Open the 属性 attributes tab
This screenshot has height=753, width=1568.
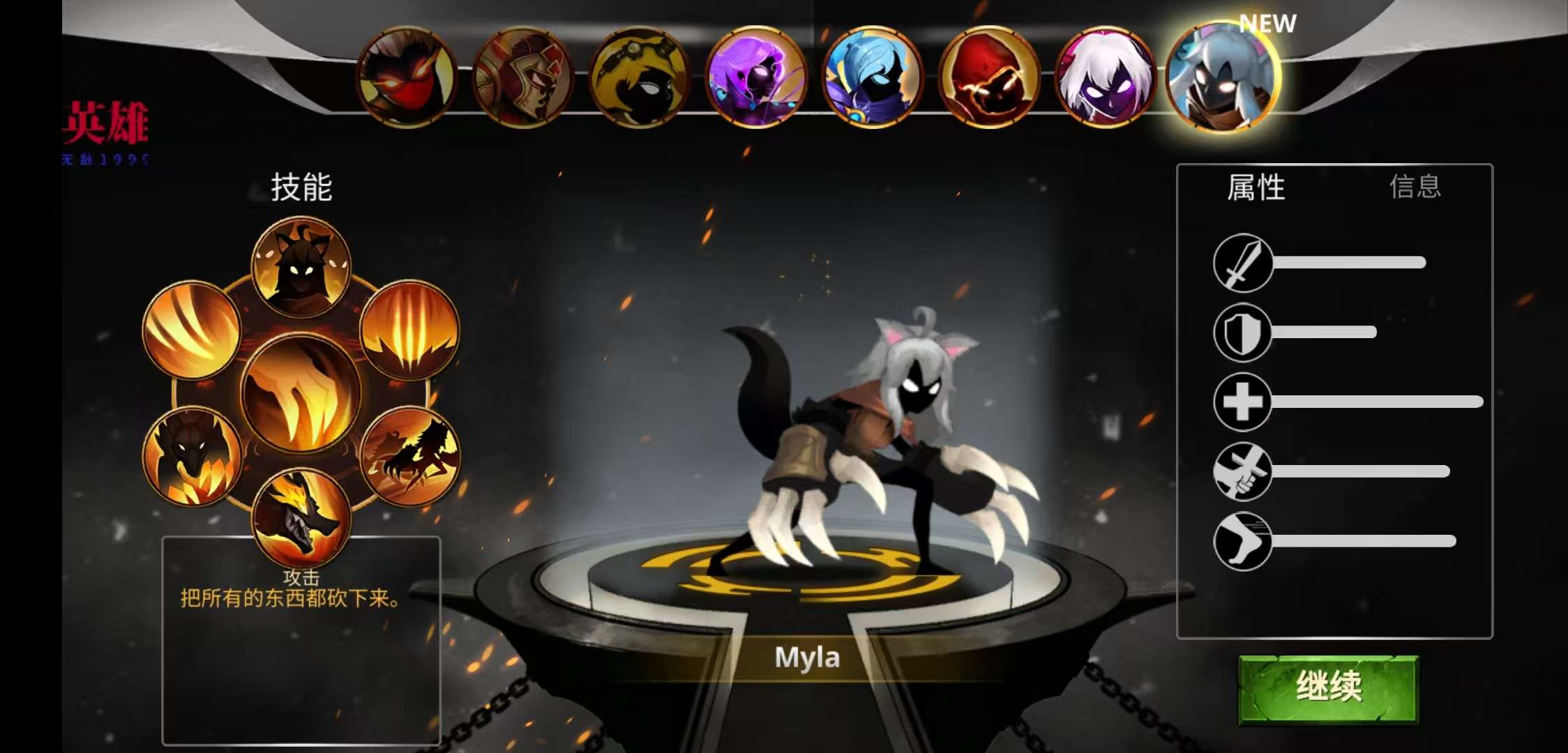pyautogui.click(x=1256, y=187)
